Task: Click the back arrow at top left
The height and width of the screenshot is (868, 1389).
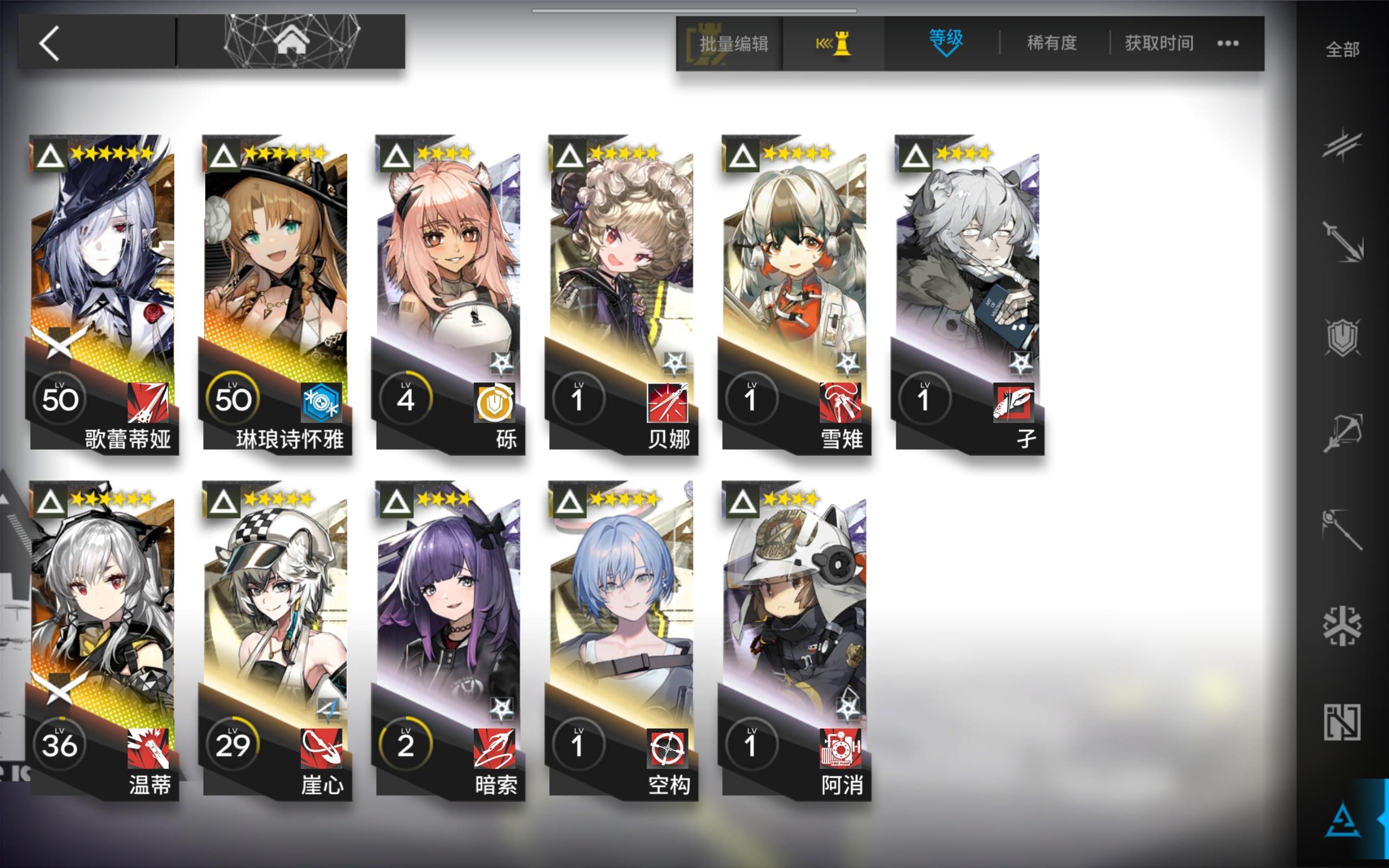Action: pyautogui.click(x=50, y=42)
